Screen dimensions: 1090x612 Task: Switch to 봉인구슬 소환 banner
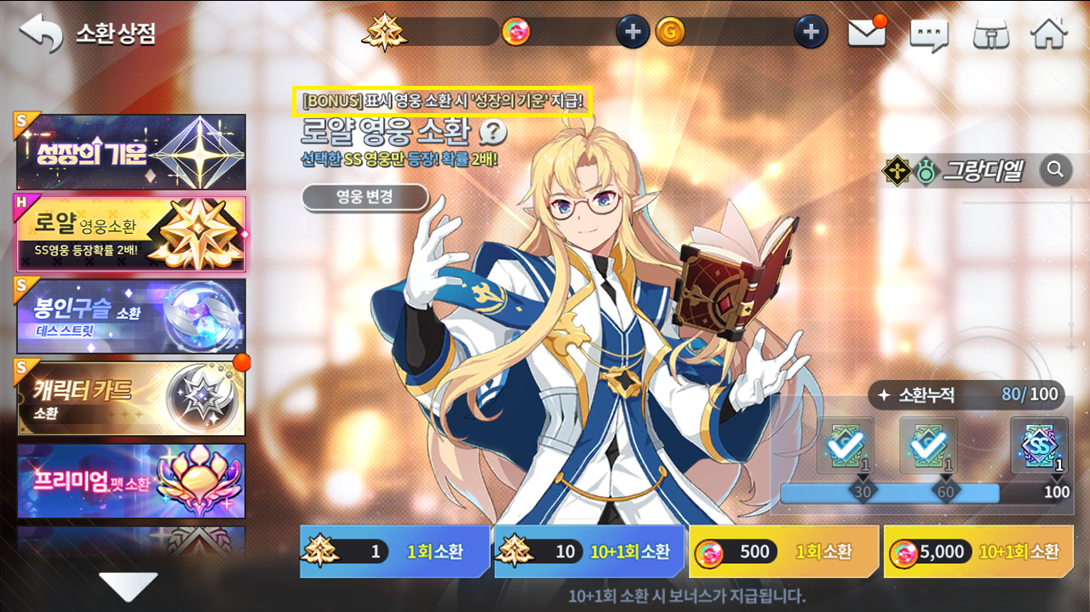(131, 316)
